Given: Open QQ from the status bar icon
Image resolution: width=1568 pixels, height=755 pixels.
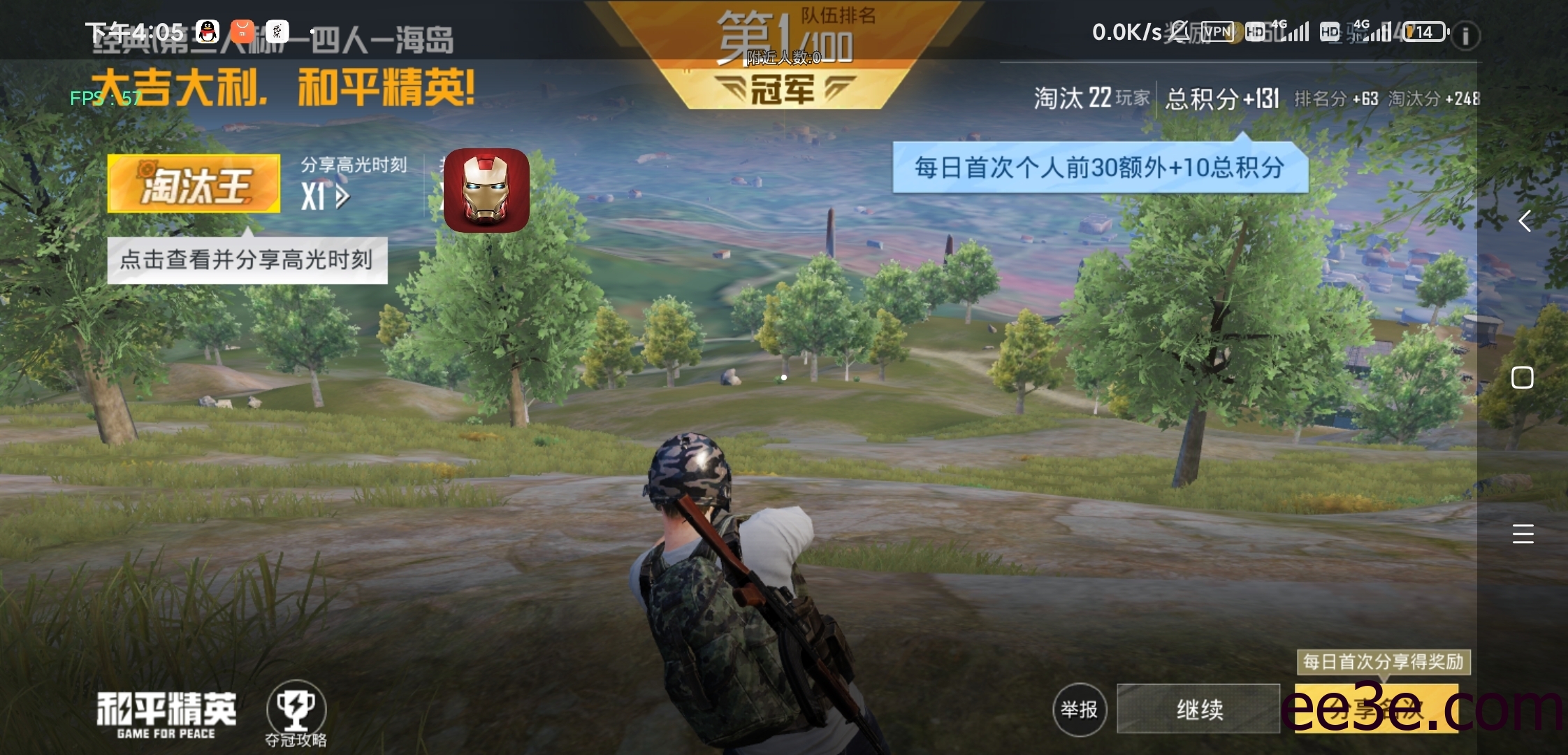Looking at the screenshot, I should coord(206,31).
